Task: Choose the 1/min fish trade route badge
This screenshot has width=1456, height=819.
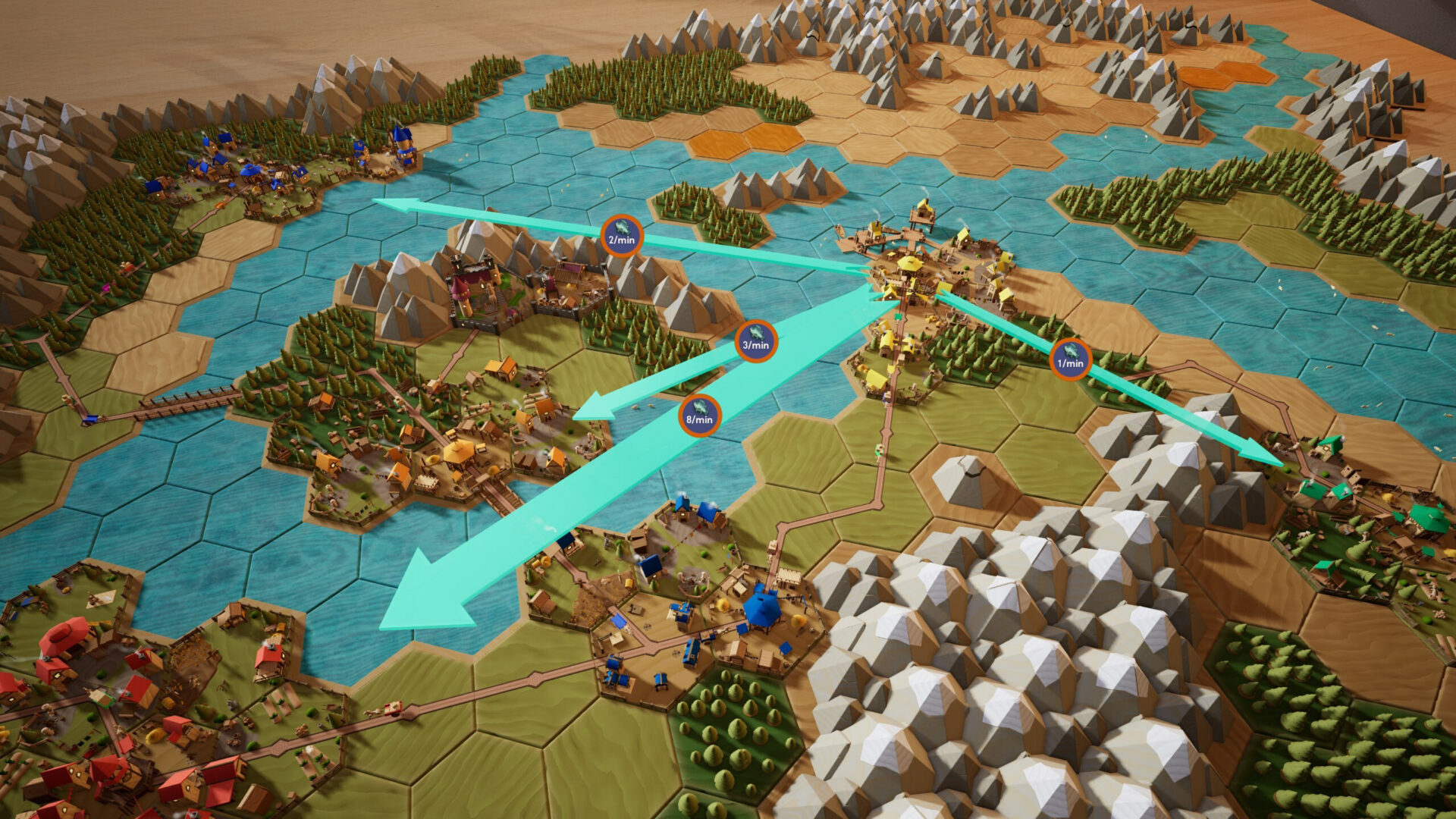Action: tap(1070, 359)
